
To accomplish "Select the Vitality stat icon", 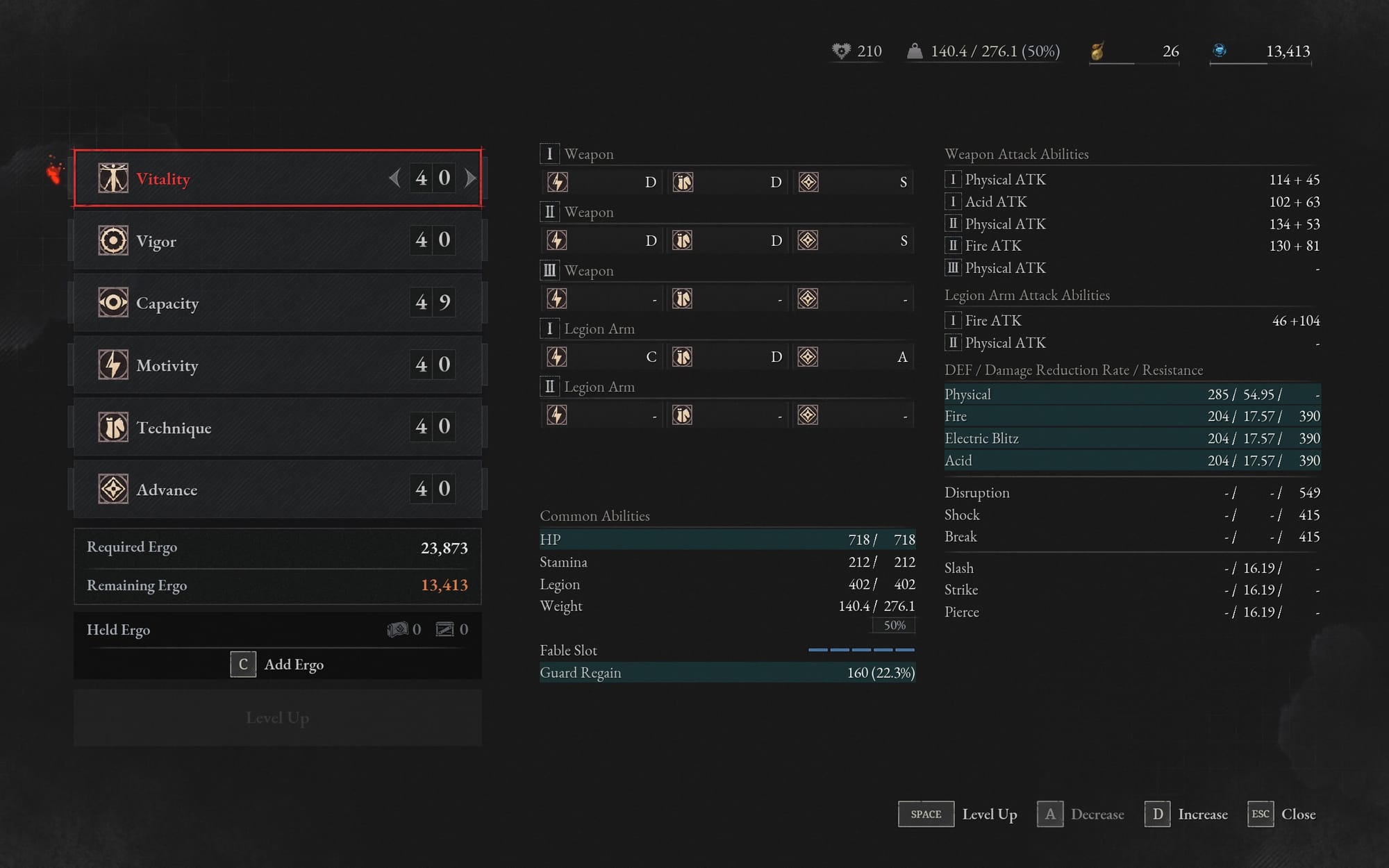I will pyautogui.click(x=113, y=178).
